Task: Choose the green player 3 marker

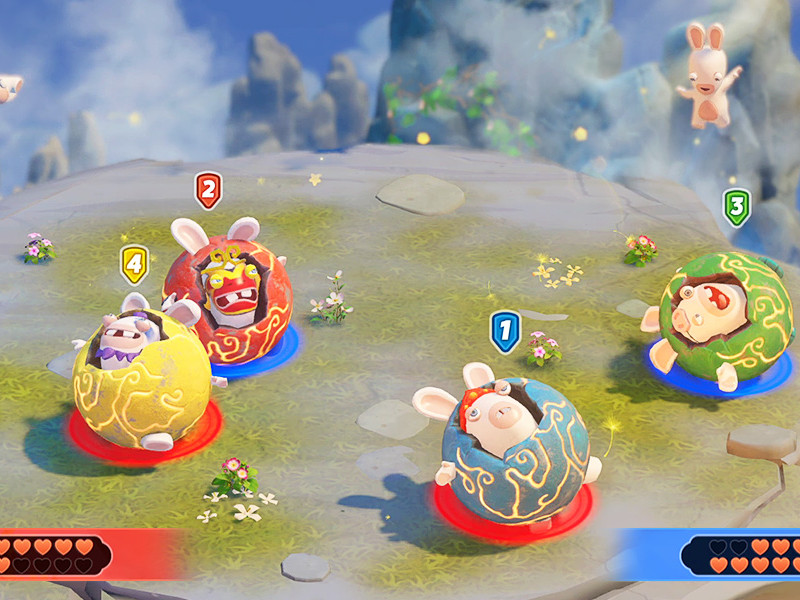Action: pyautogui.click(x=736, y=207)
